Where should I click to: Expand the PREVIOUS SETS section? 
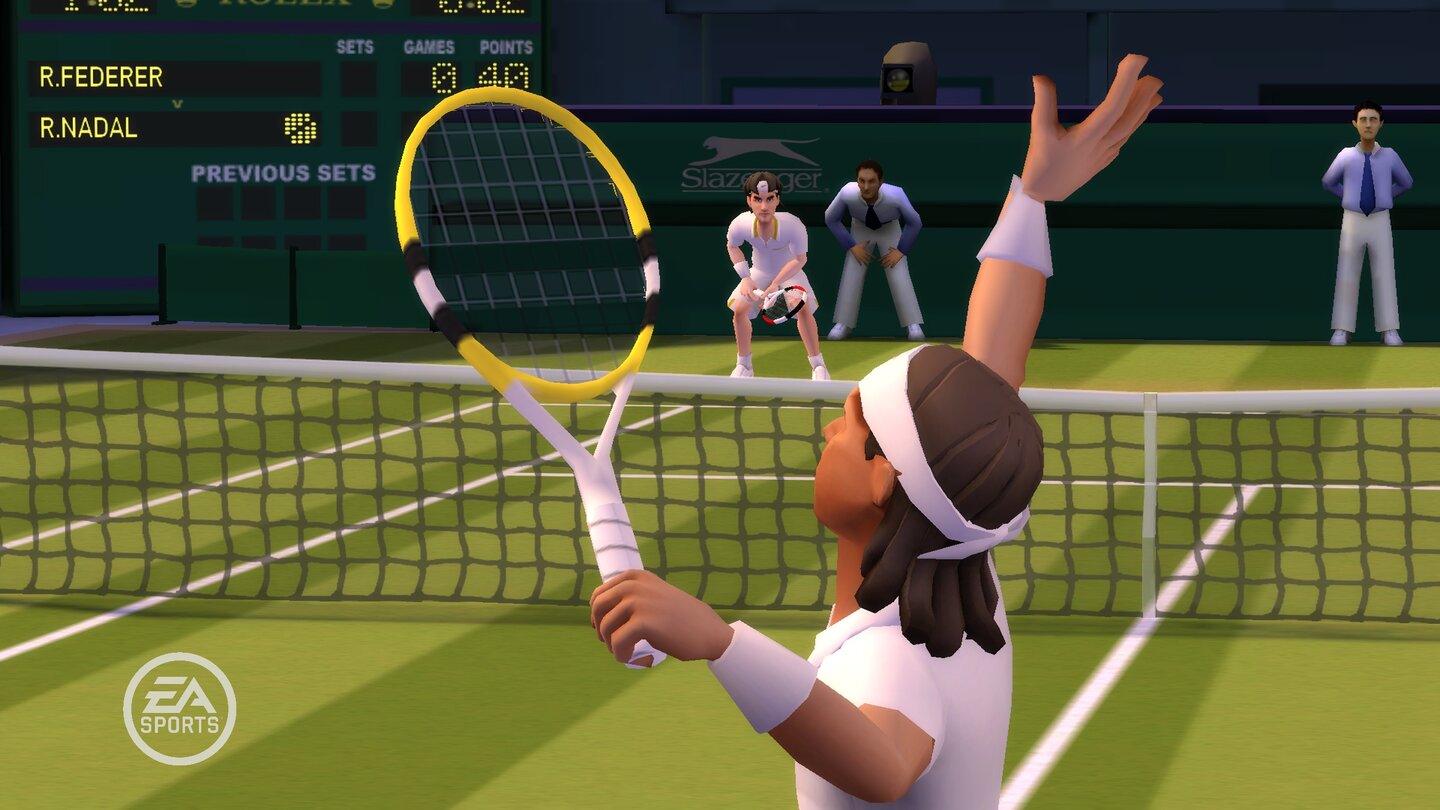click(283, 172)
